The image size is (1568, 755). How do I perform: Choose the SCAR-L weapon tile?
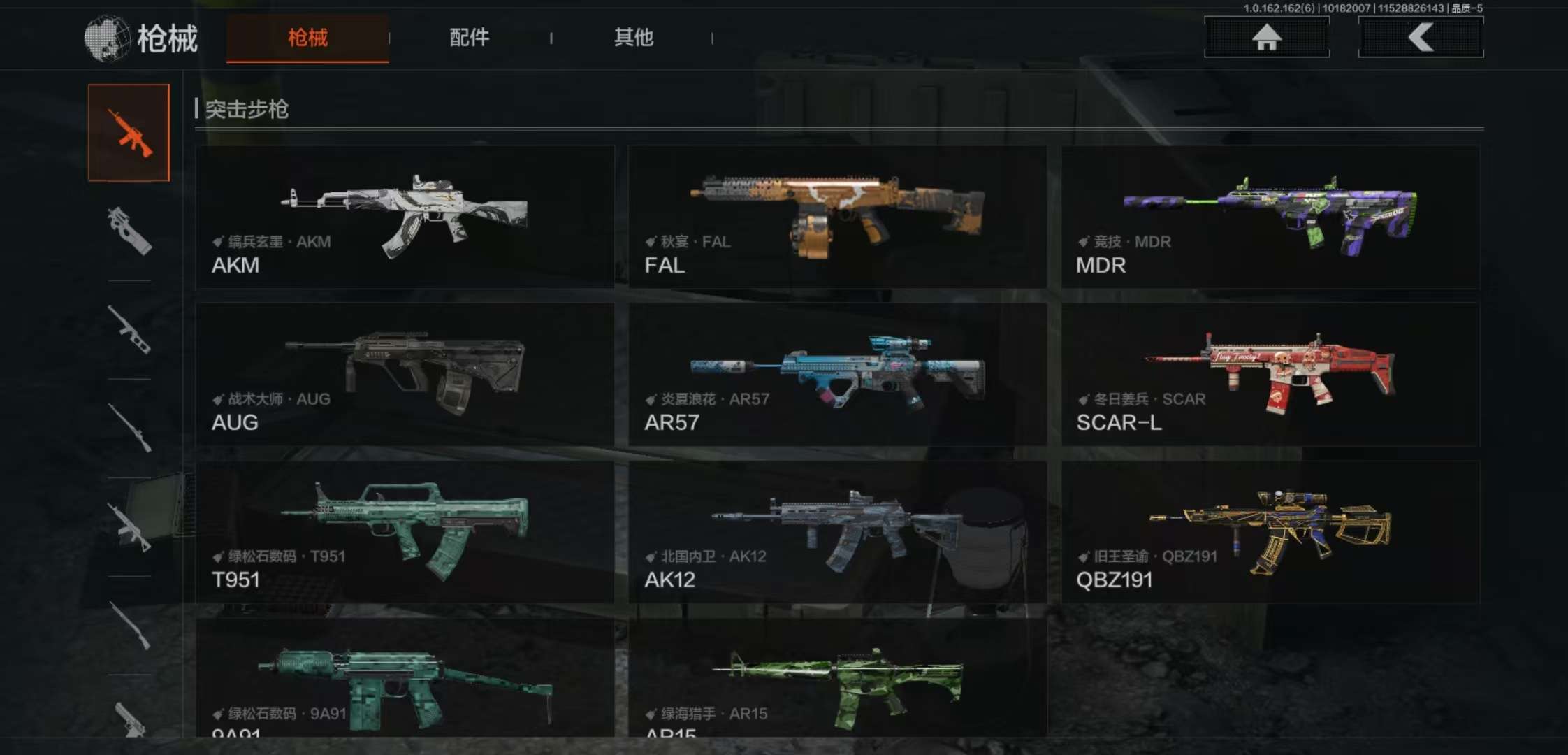click(x=1270, y=375)
